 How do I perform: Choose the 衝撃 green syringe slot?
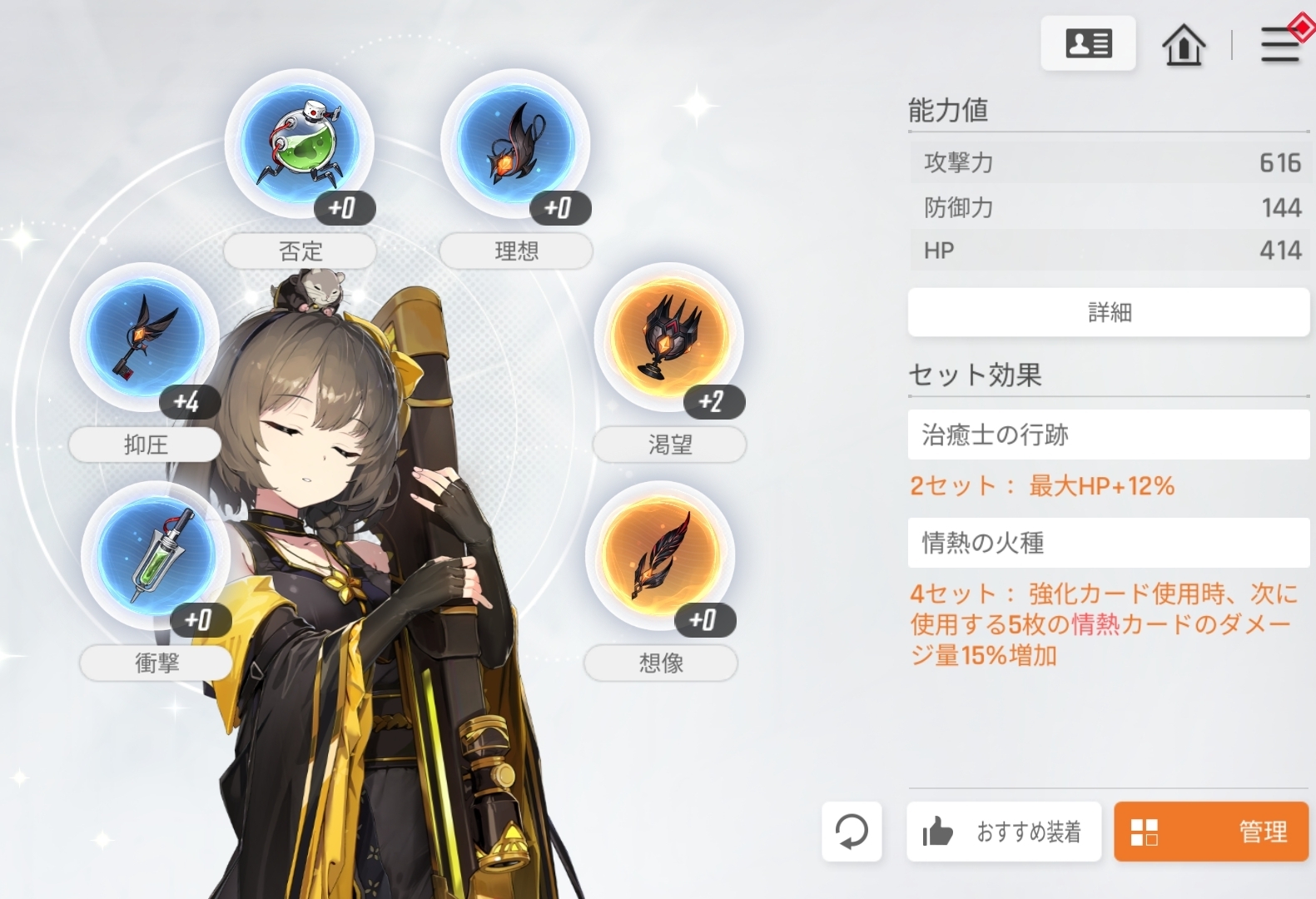click(156, 555)
